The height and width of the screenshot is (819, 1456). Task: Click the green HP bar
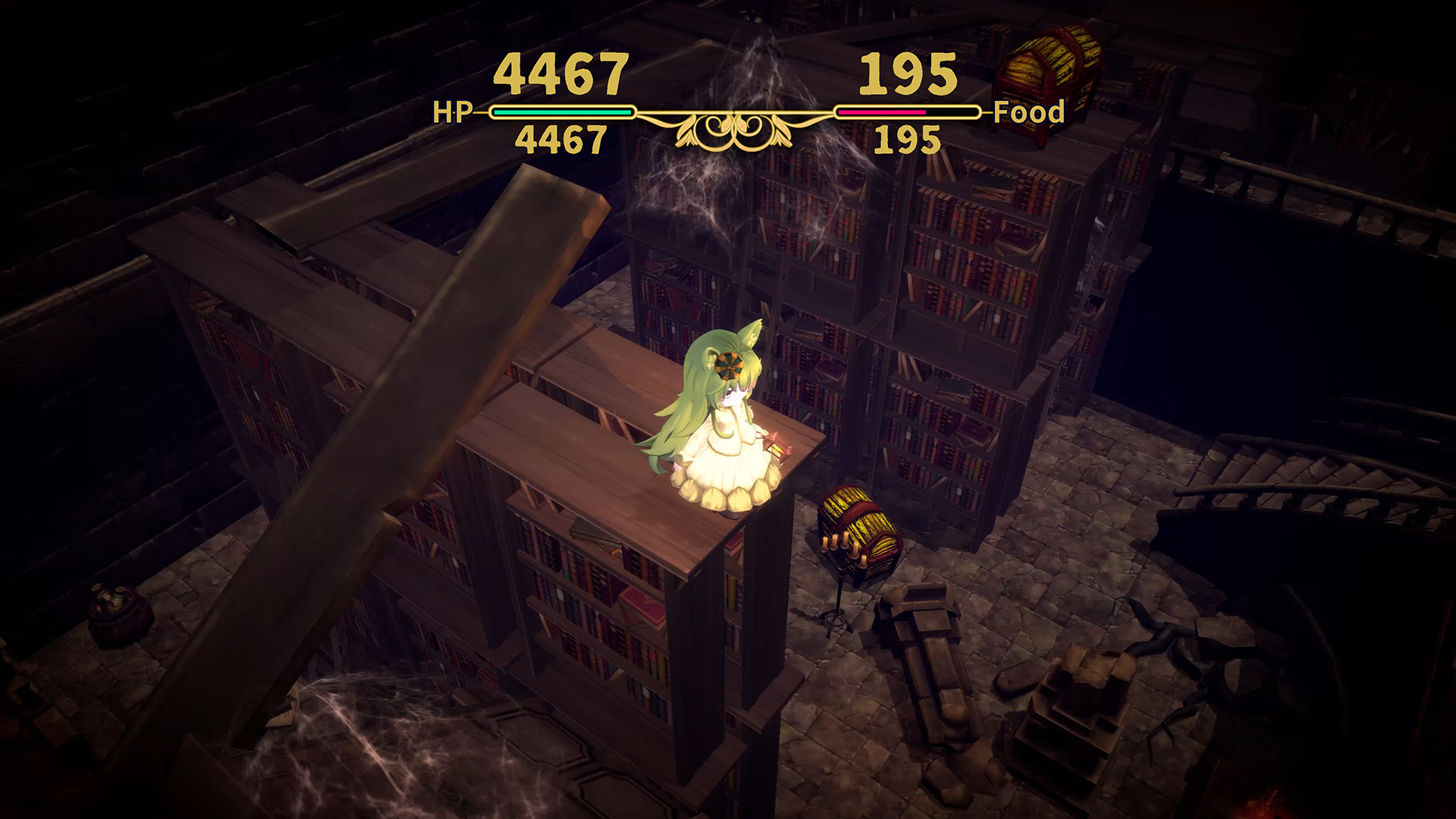coord(563,112)
